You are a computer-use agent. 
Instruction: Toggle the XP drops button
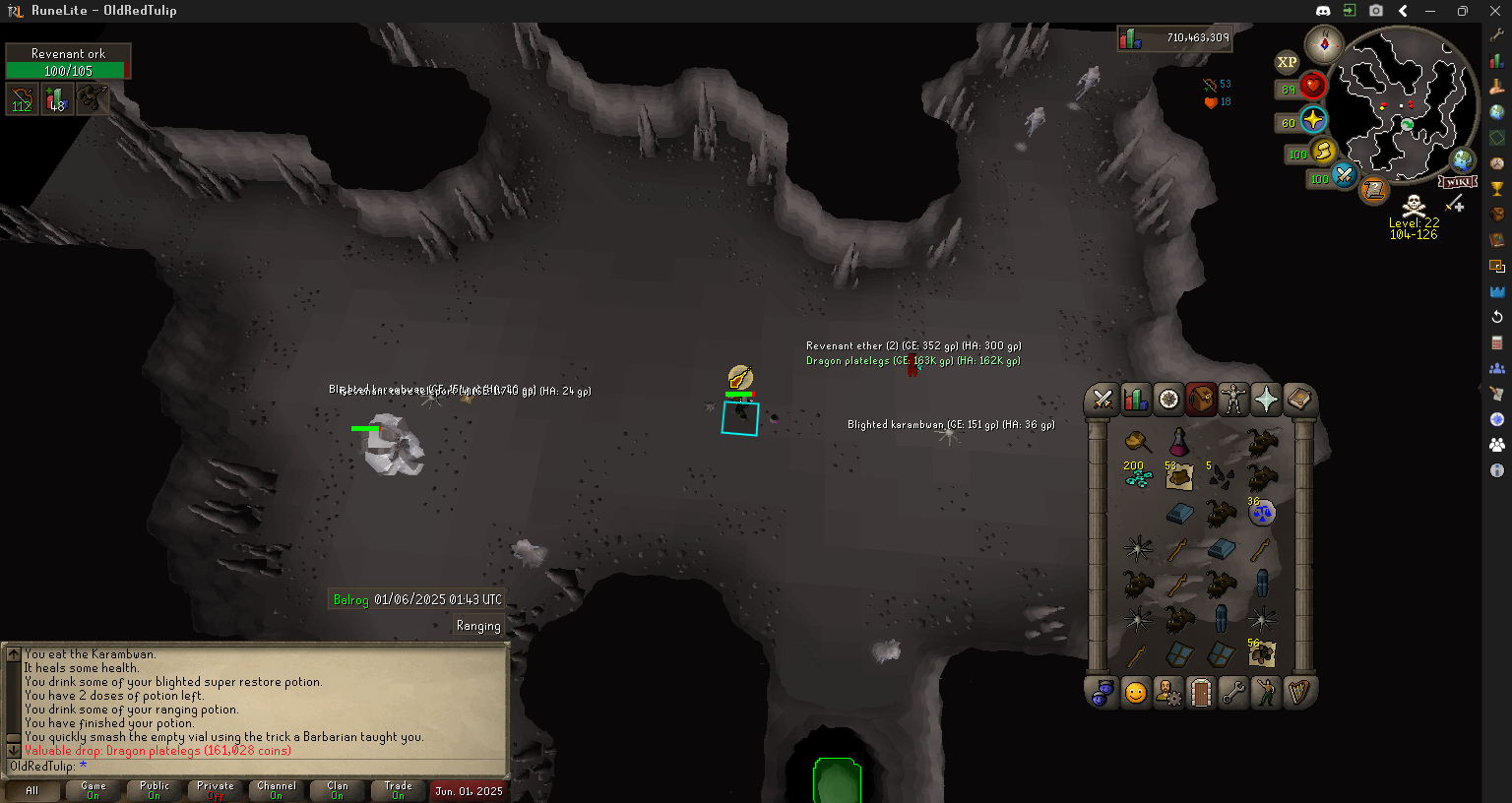click(x=1287, y=62)
